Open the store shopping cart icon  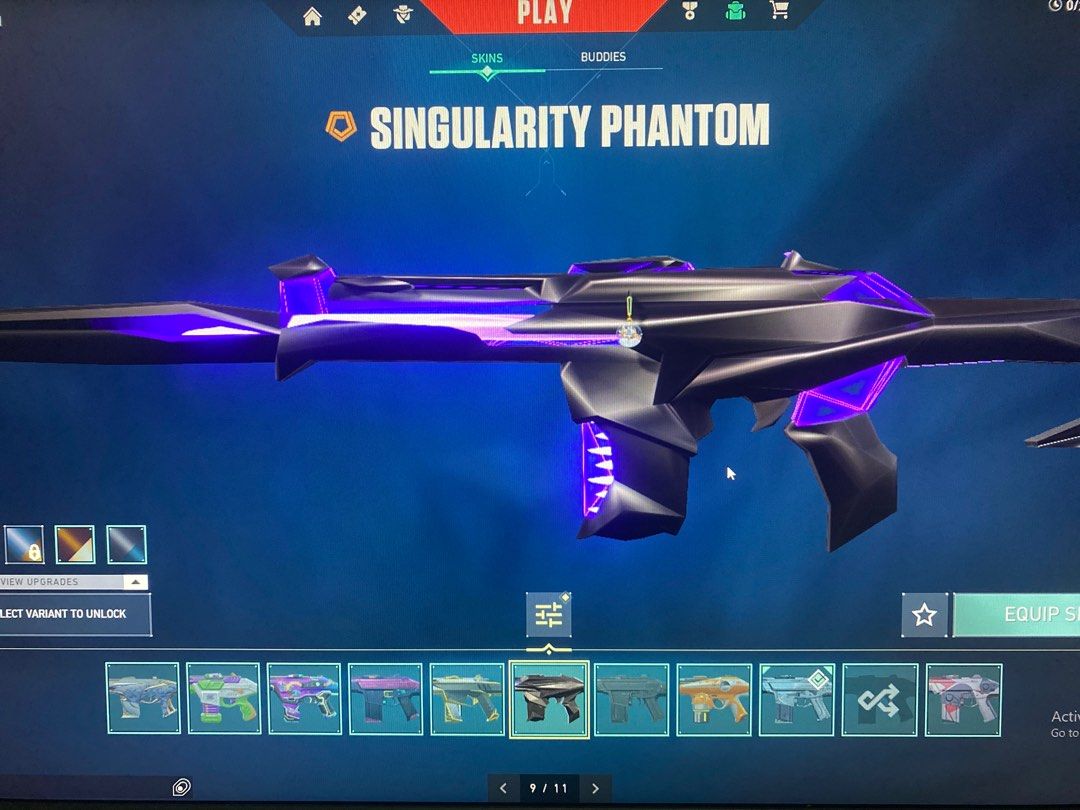click(779, 12)
